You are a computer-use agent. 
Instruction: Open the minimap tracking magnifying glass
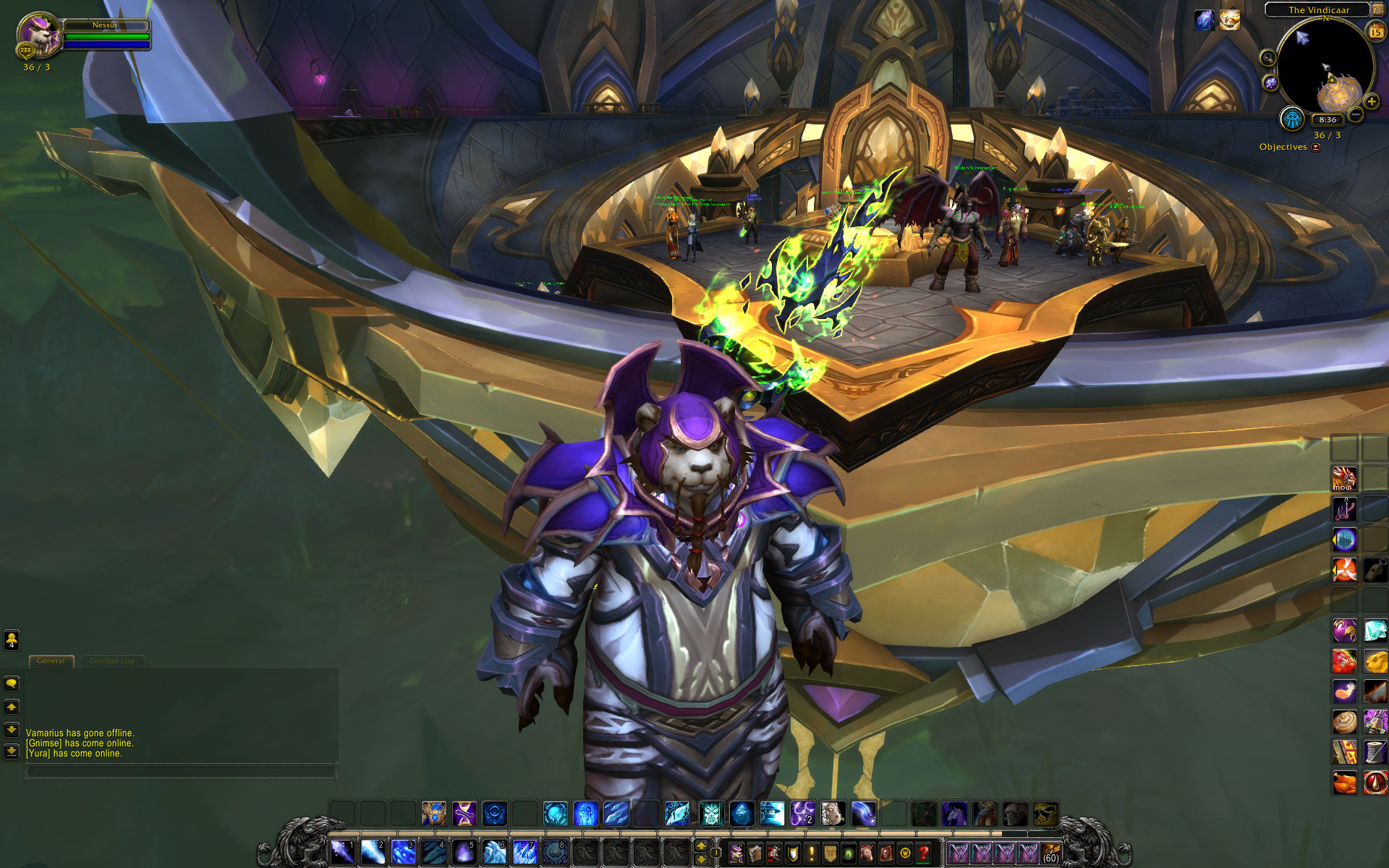[x=1267, y=57]
